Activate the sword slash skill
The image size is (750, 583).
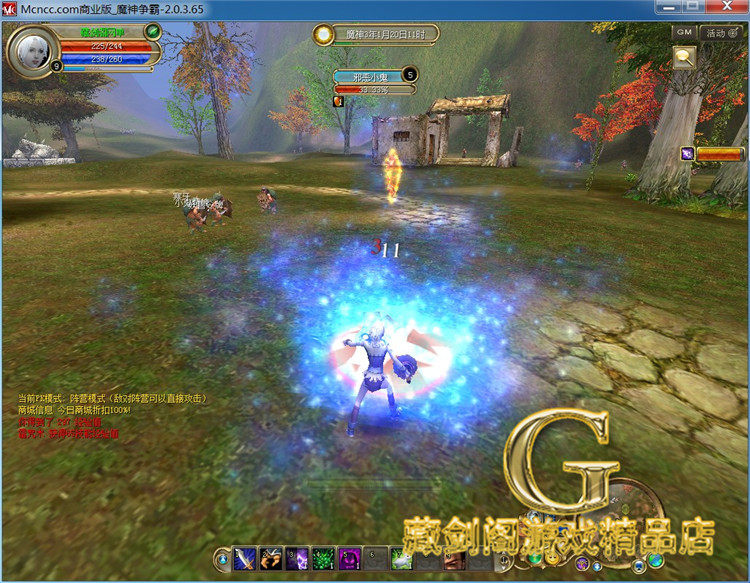pos(245,559)
